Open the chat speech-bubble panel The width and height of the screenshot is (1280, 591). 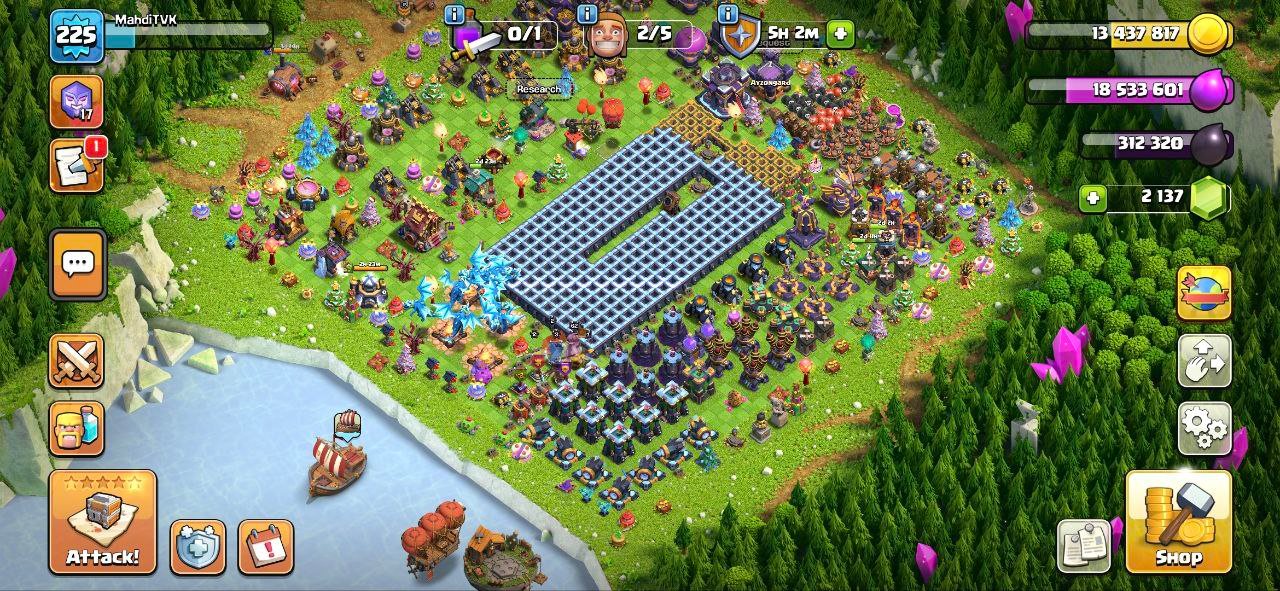[x=77, y=264]
